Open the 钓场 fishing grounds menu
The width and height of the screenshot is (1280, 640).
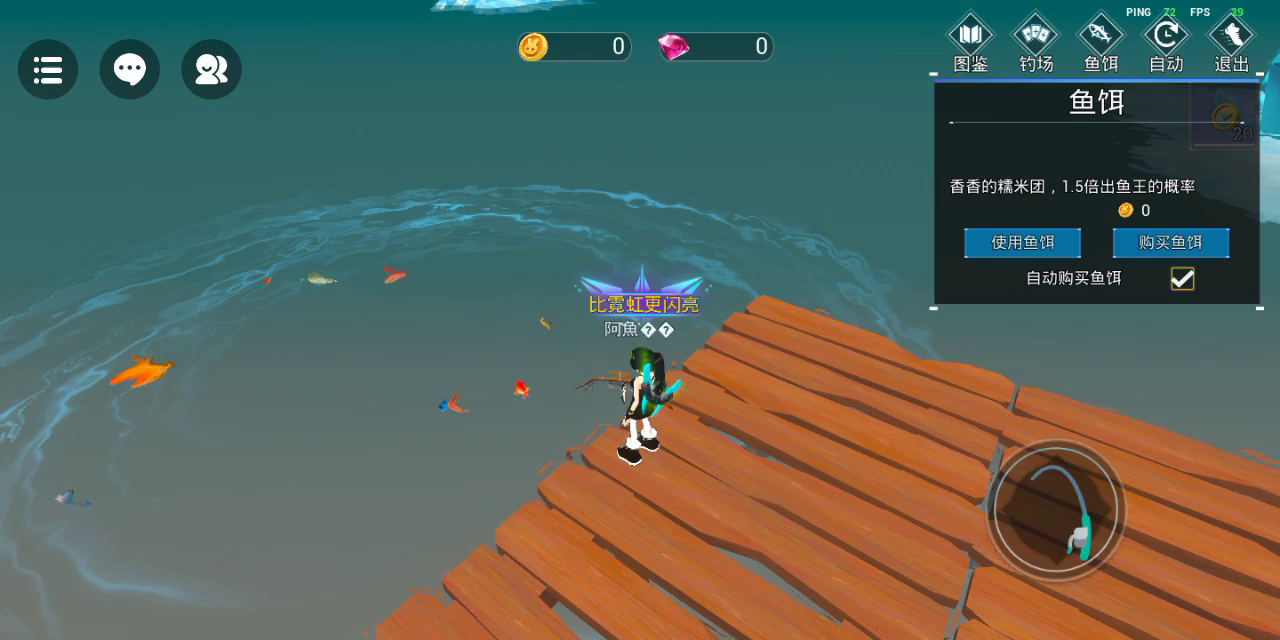coord(1036,44)
